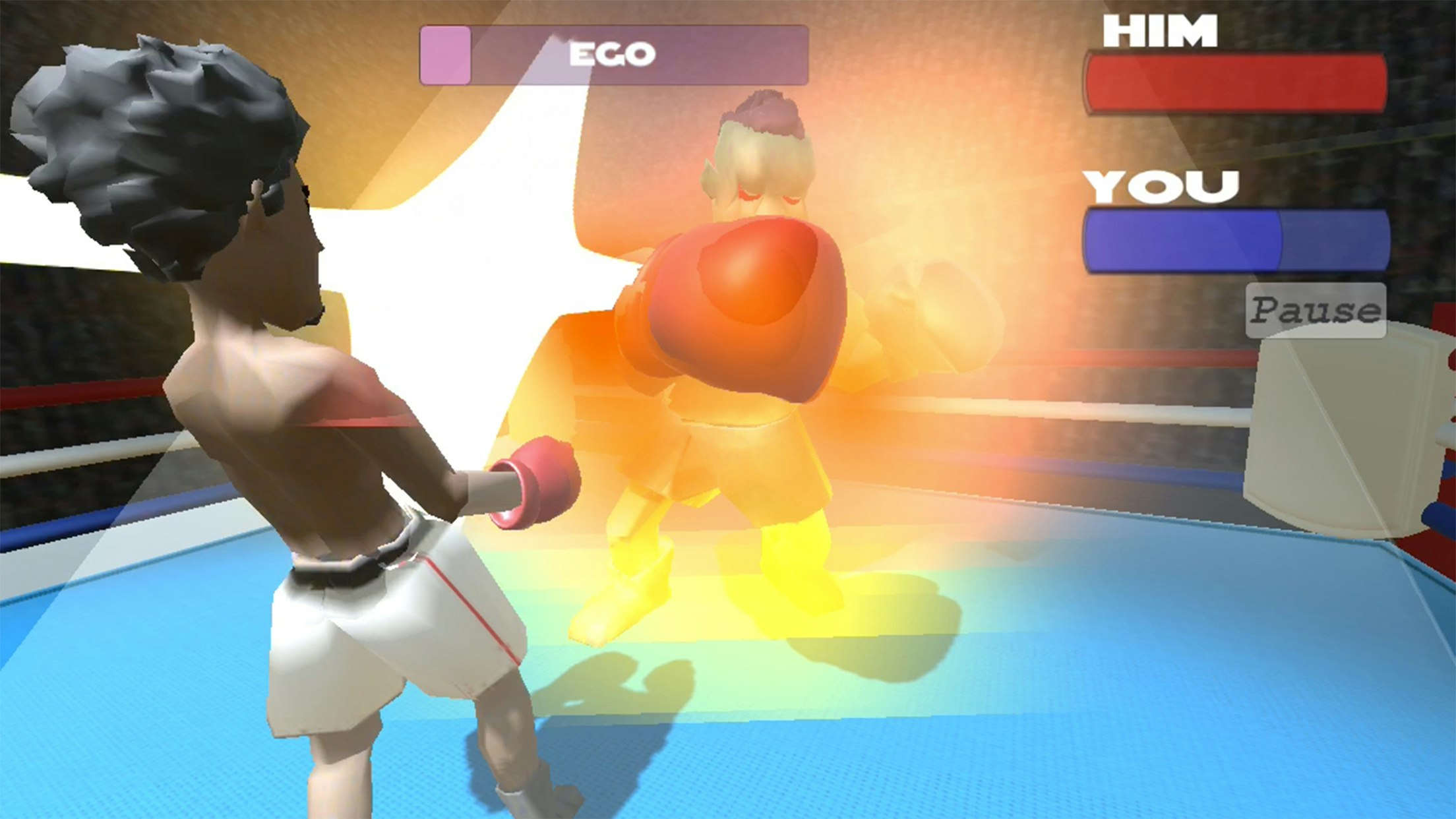Tap the EGO text label
This screenshot has width=1456, height=819.
click(x=612, y=53)
